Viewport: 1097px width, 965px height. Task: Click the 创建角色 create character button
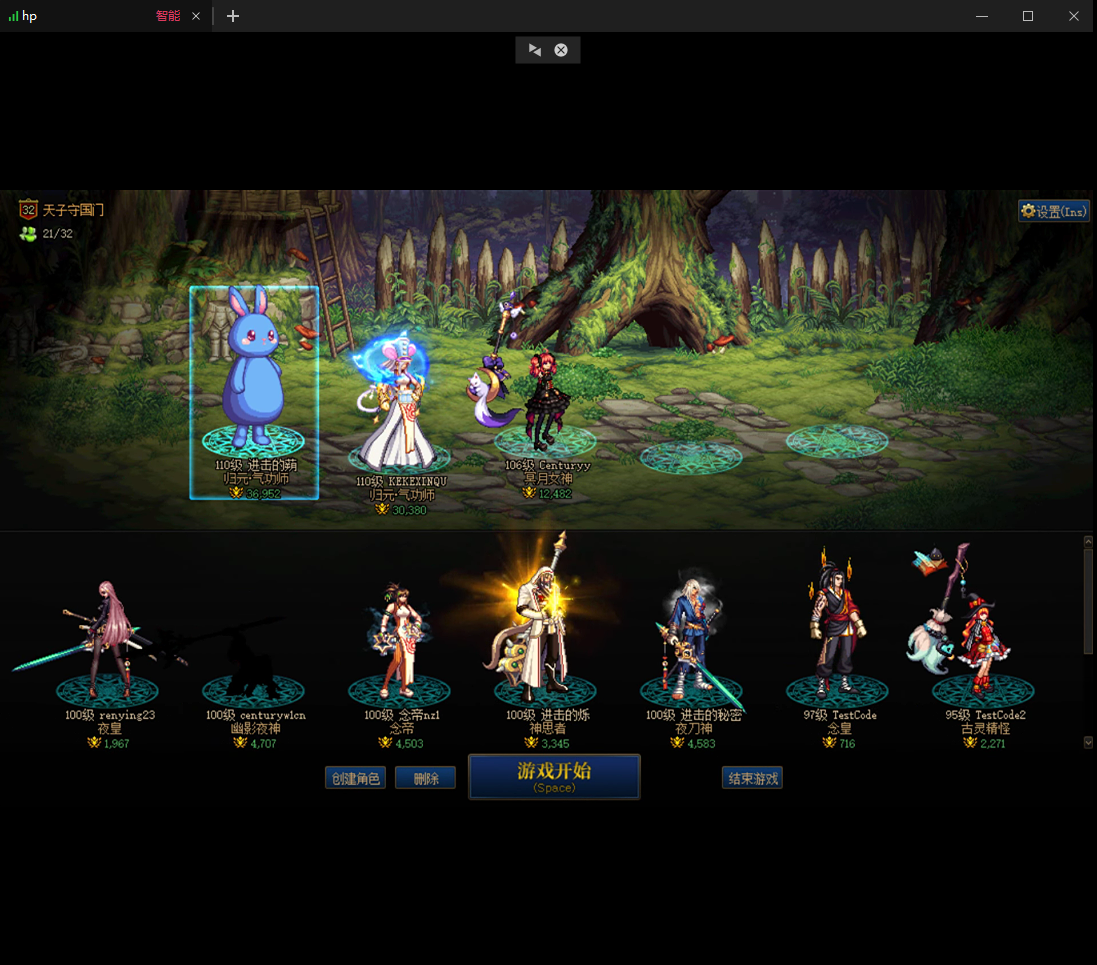[355, 778]
